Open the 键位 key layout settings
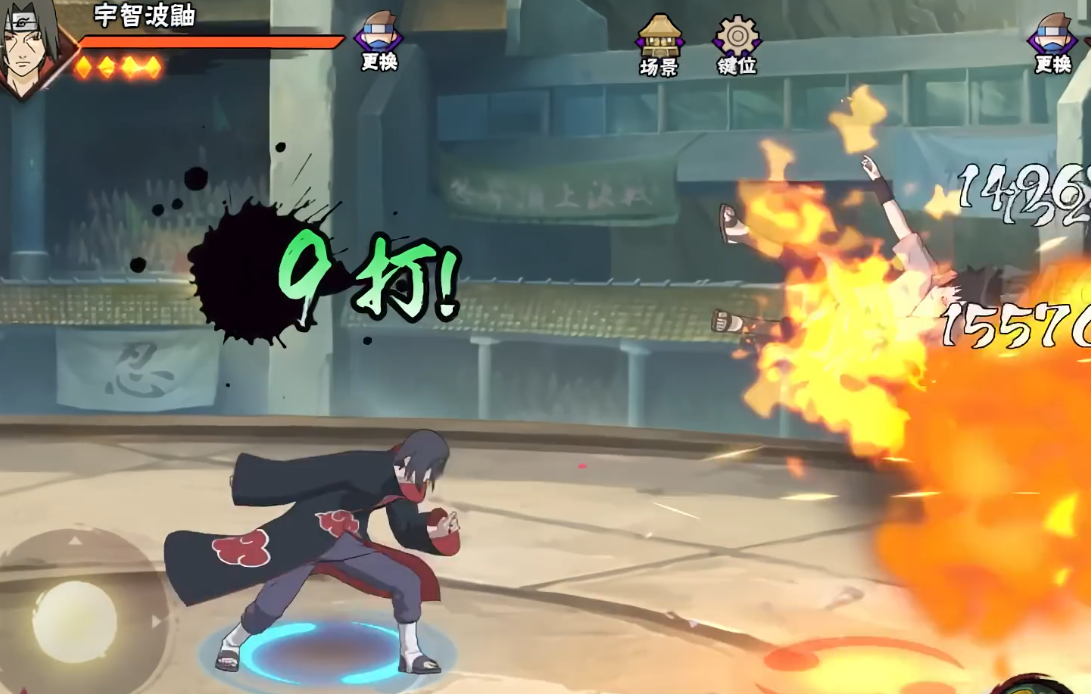The height and width of the screenshot is (694, 1091). [x=736, y=44]
